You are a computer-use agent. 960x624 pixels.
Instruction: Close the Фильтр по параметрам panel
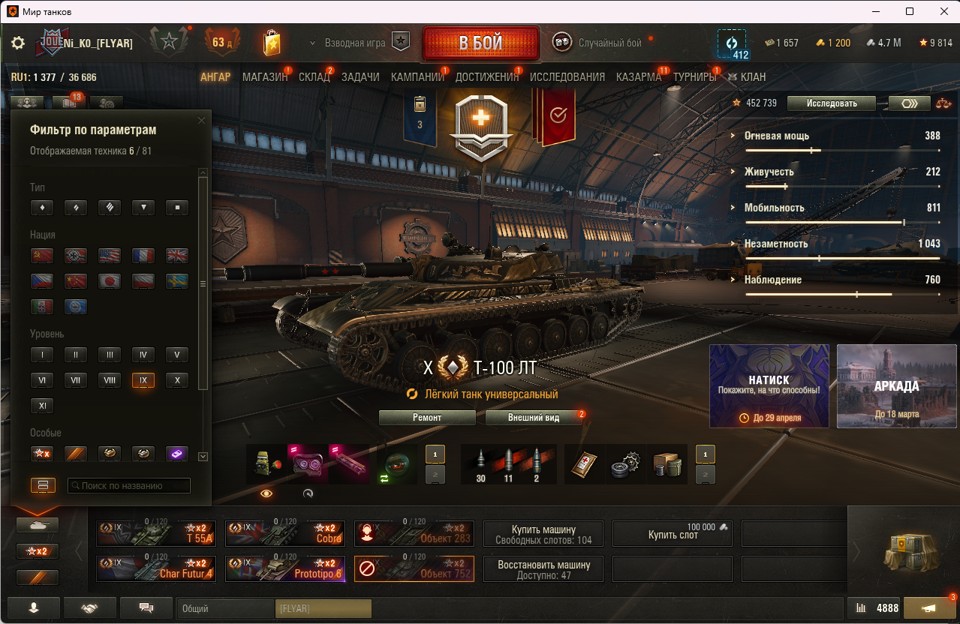pyautogui.click(x=201, y=121)
